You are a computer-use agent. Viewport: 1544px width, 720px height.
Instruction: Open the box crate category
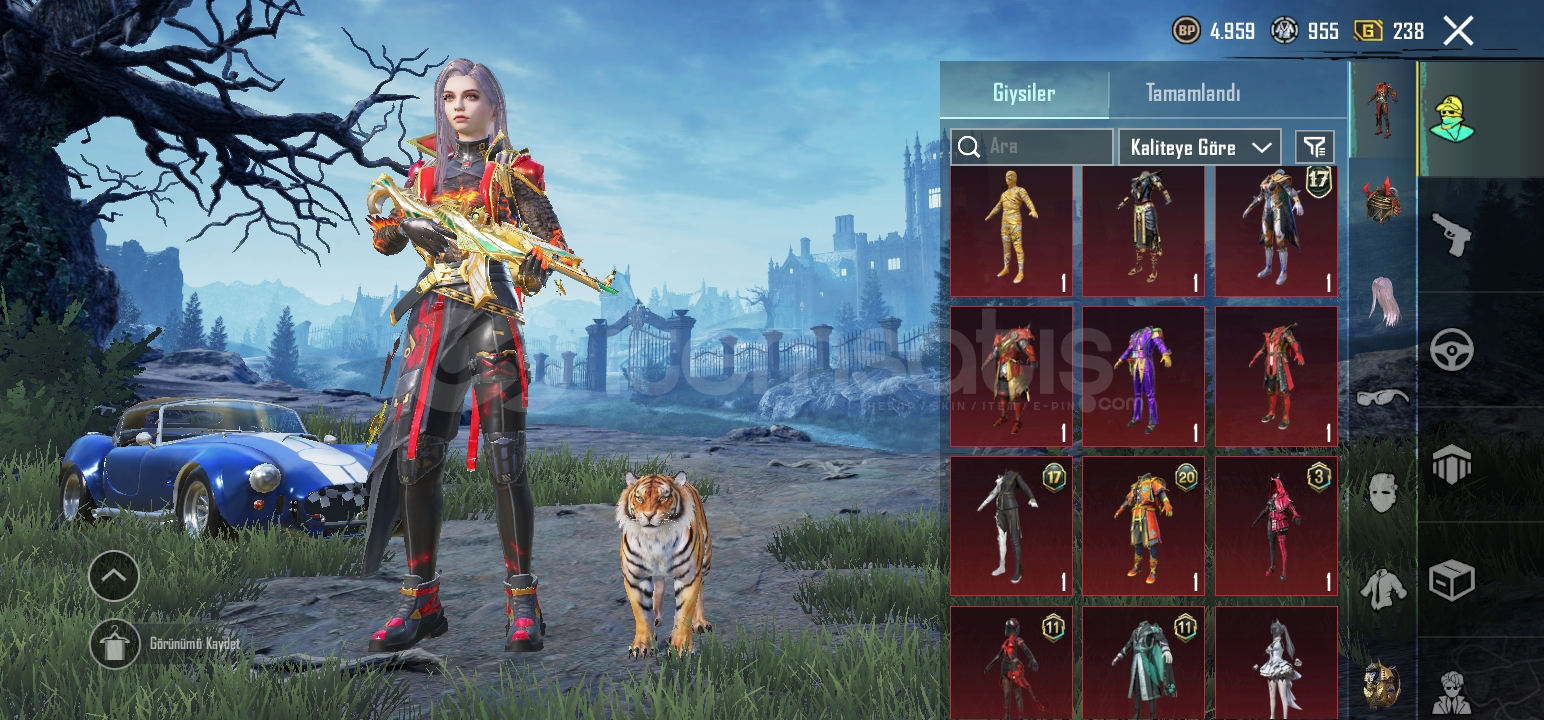(x=1451, y=579)
